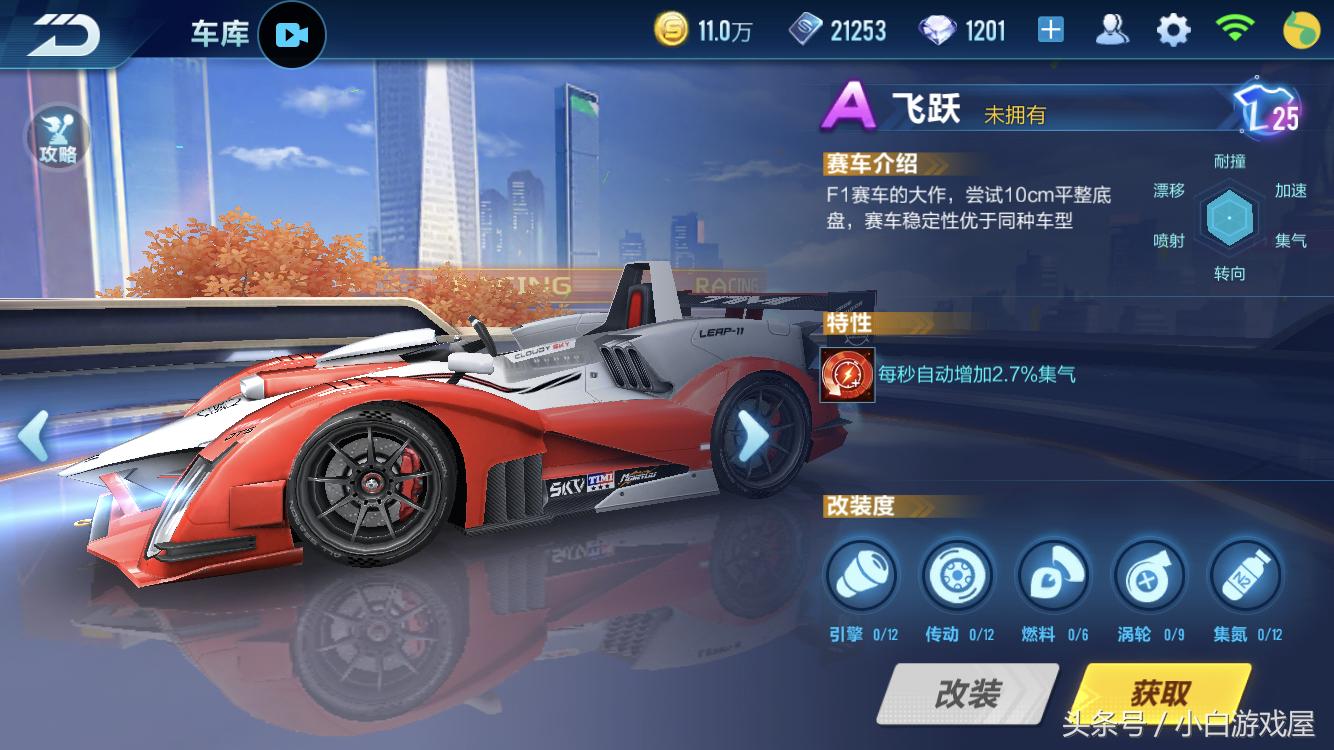Open the 集氮 (nitrogen) upgrade icon
Viewport: 1334px width, 750px height.
click(1244, 575)
